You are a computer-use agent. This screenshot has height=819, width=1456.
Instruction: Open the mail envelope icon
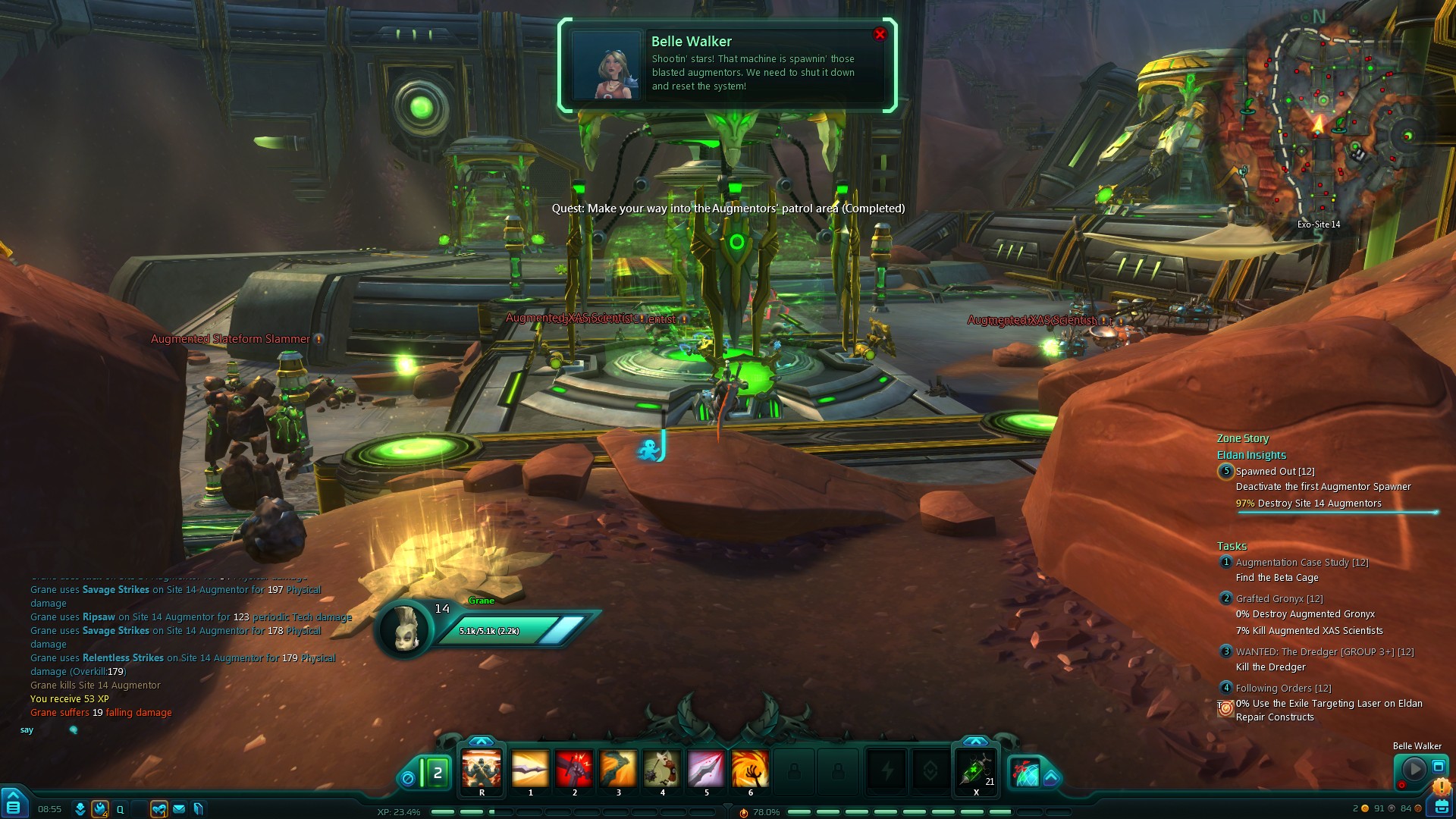click(179, 809)
